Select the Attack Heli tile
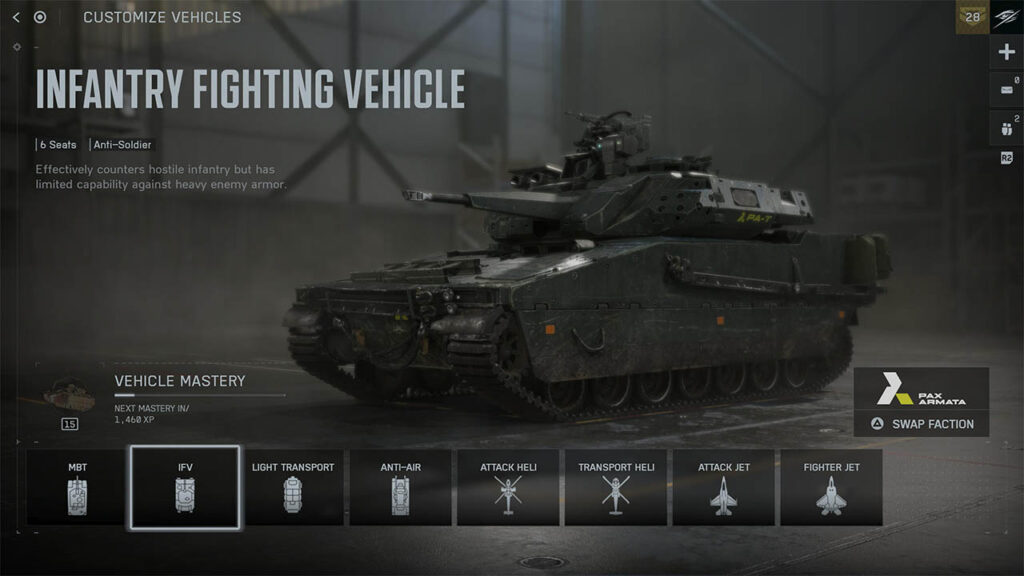 click(x=508, y=487)
